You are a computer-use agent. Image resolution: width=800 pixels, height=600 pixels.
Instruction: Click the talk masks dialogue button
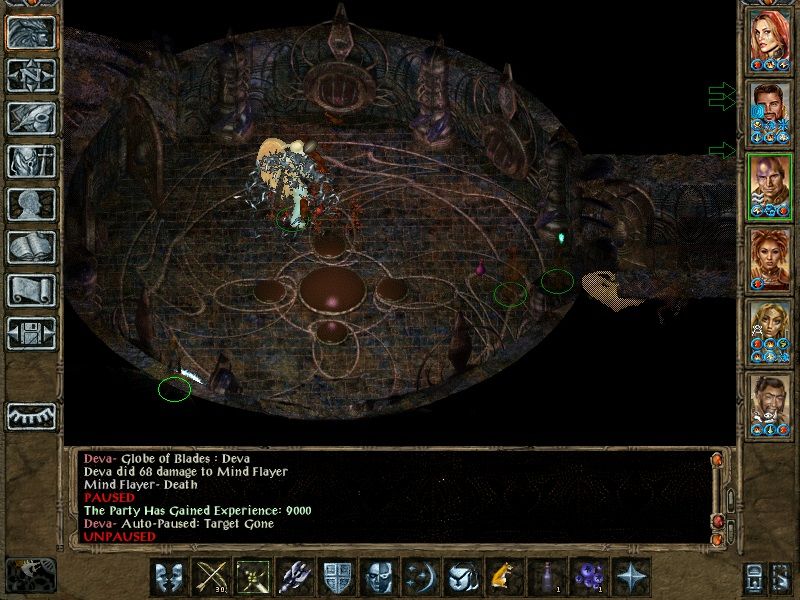[169, 577]
